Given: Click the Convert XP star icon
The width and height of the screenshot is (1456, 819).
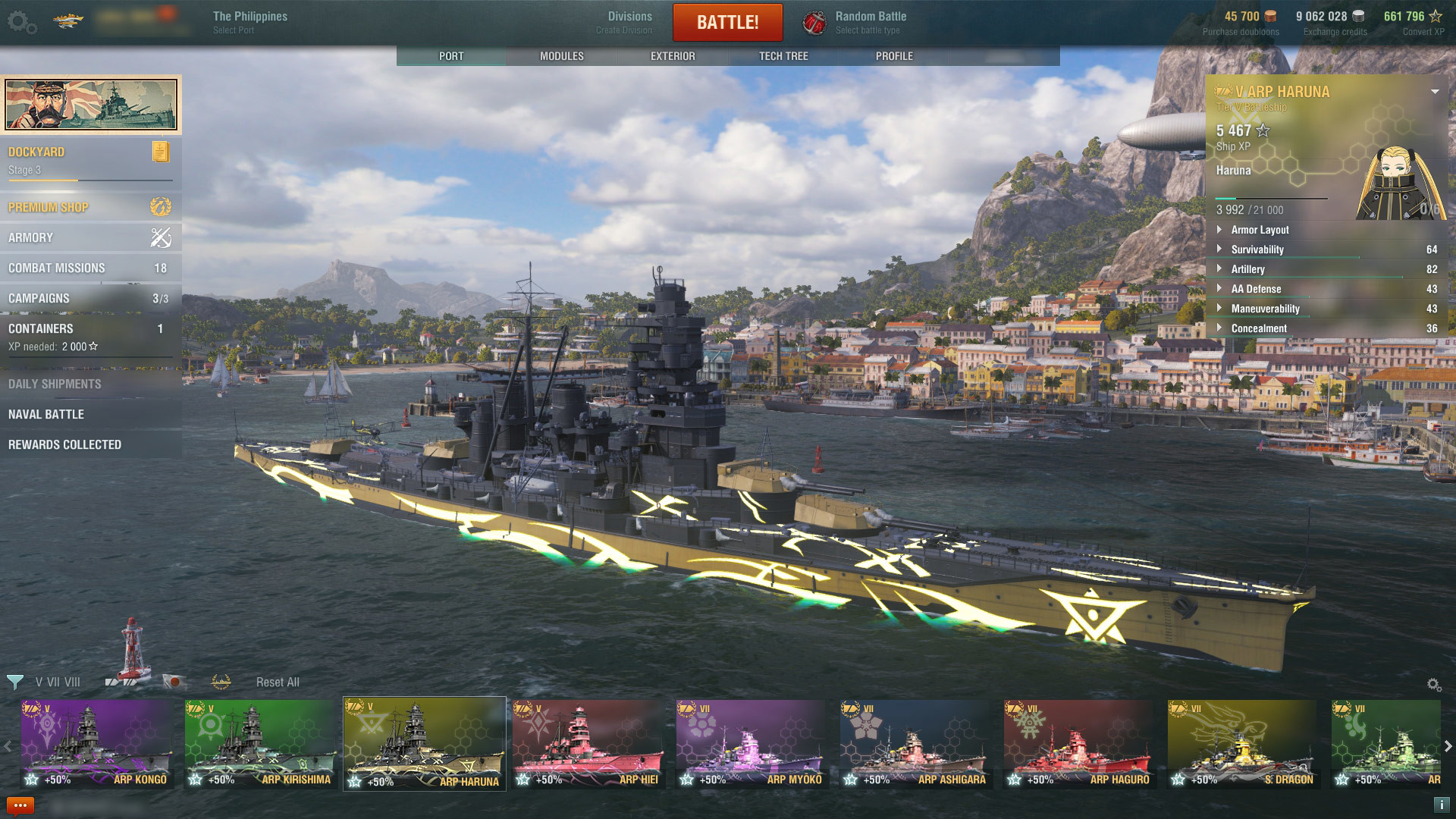Looking at the screenshot, I should pos(1436,16).
